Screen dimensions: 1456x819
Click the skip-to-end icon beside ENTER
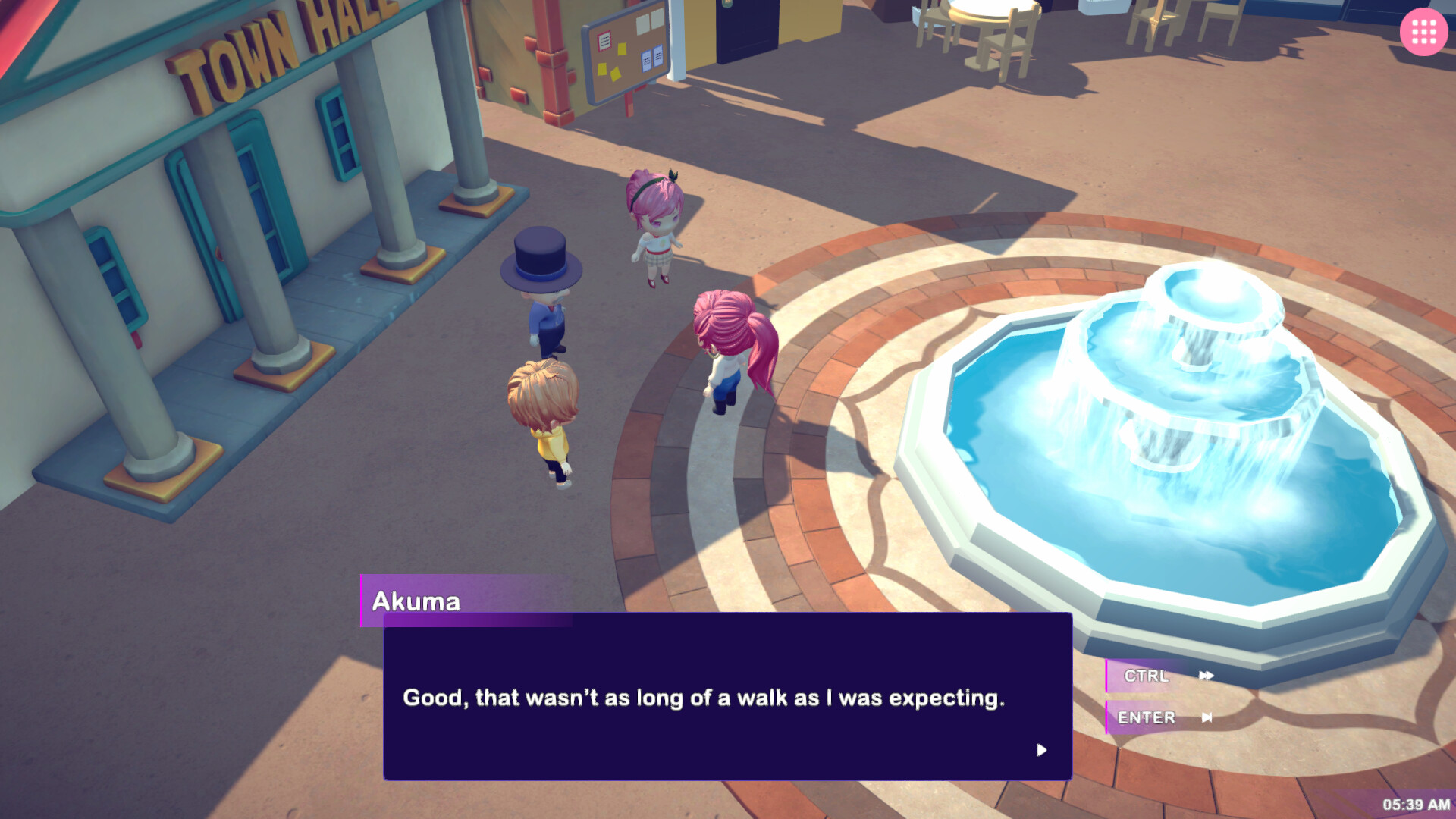[x=1207, y=717]
